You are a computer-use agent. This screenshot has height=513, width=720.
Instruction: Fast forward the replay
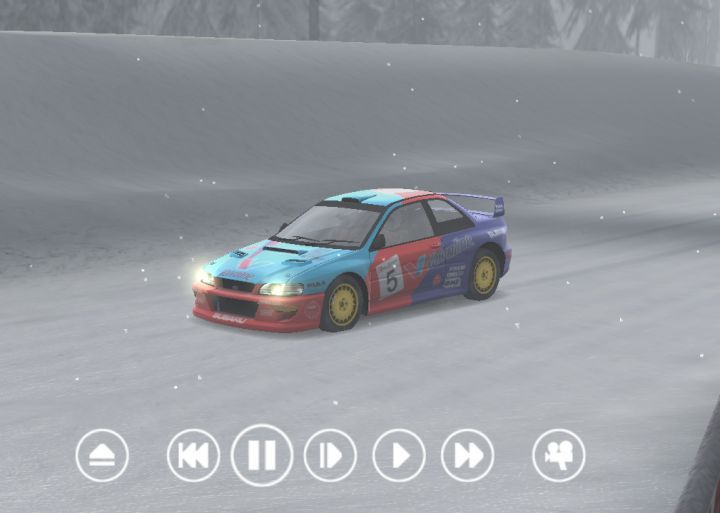pyautogui.click(x=467, y=456)
